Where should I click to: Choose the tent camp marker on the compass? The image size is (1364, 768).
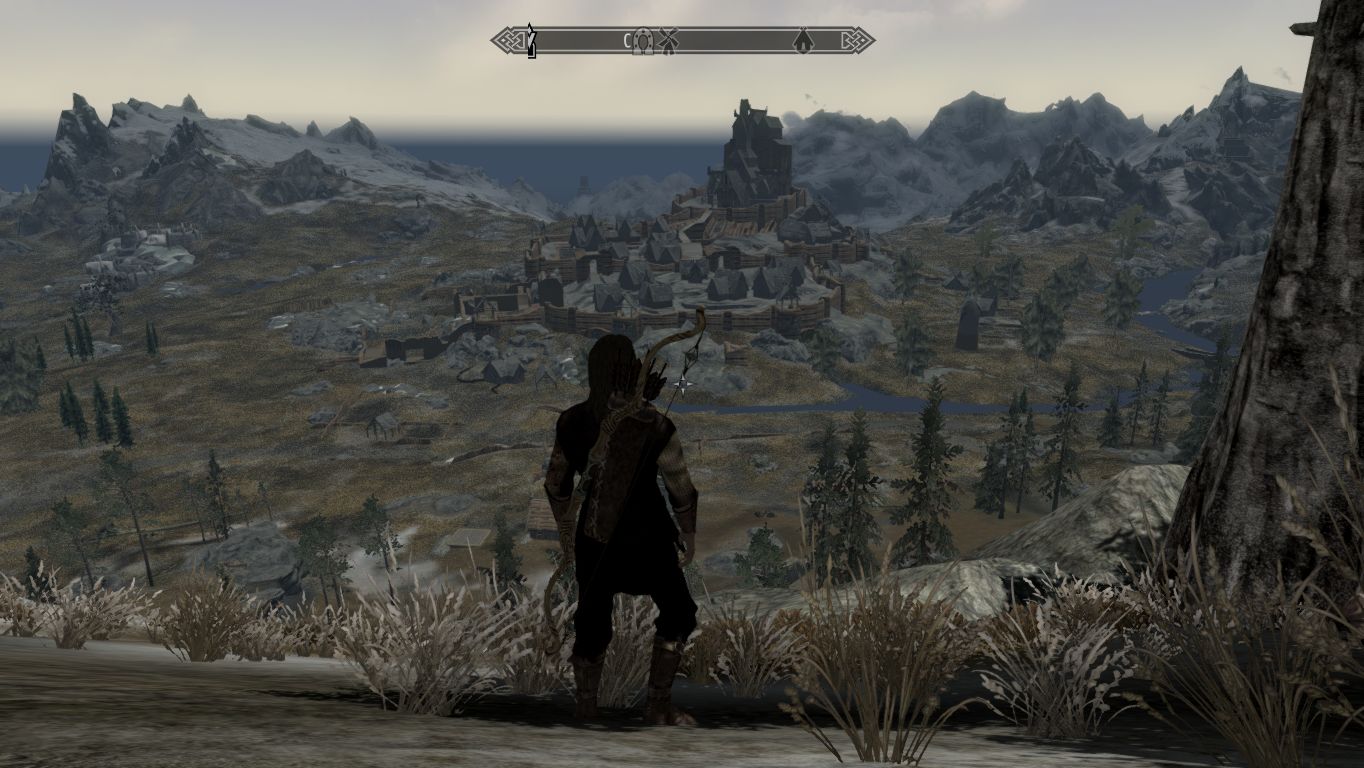pyautogui.click(x=802, y=41)
